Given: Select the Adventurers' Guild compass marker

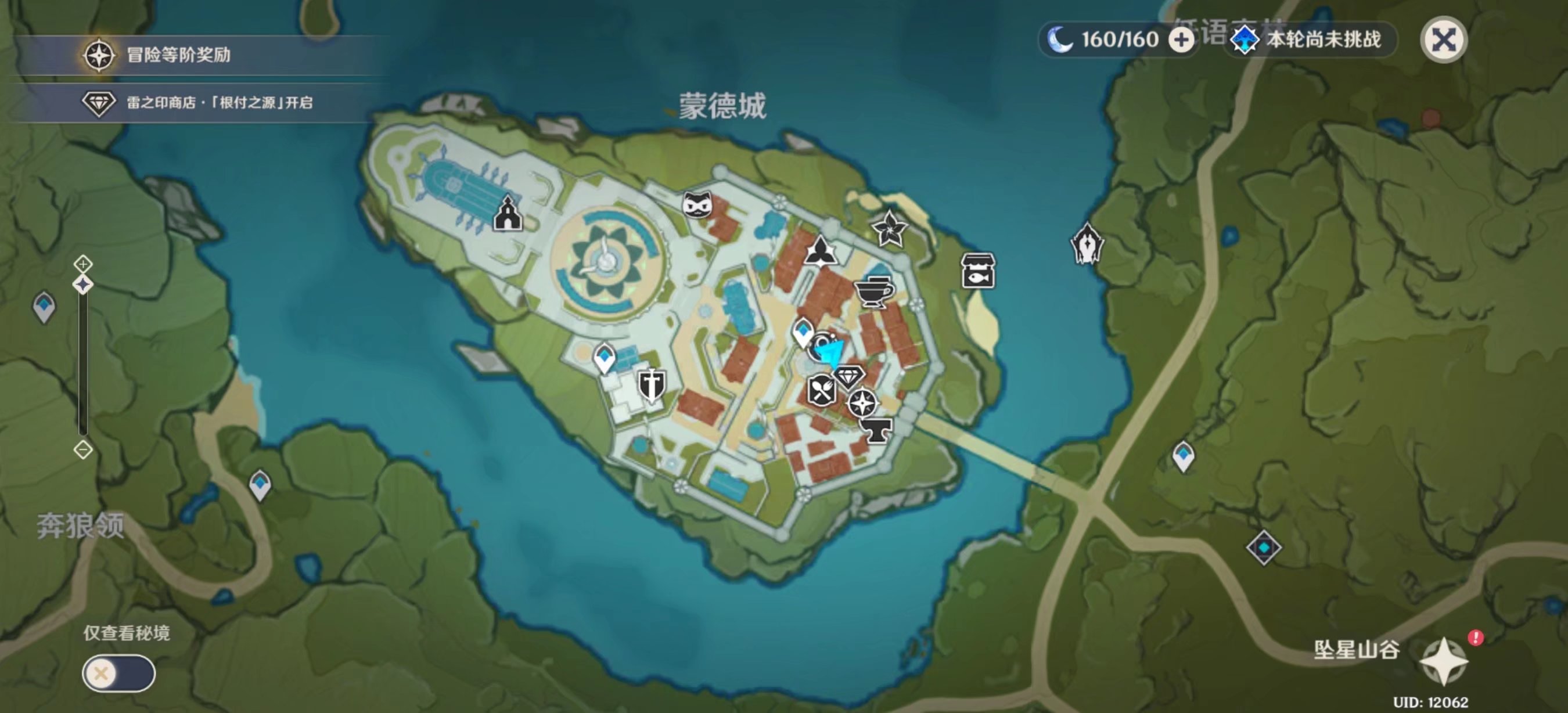Looking at the screenshot, I should [862, 403].
